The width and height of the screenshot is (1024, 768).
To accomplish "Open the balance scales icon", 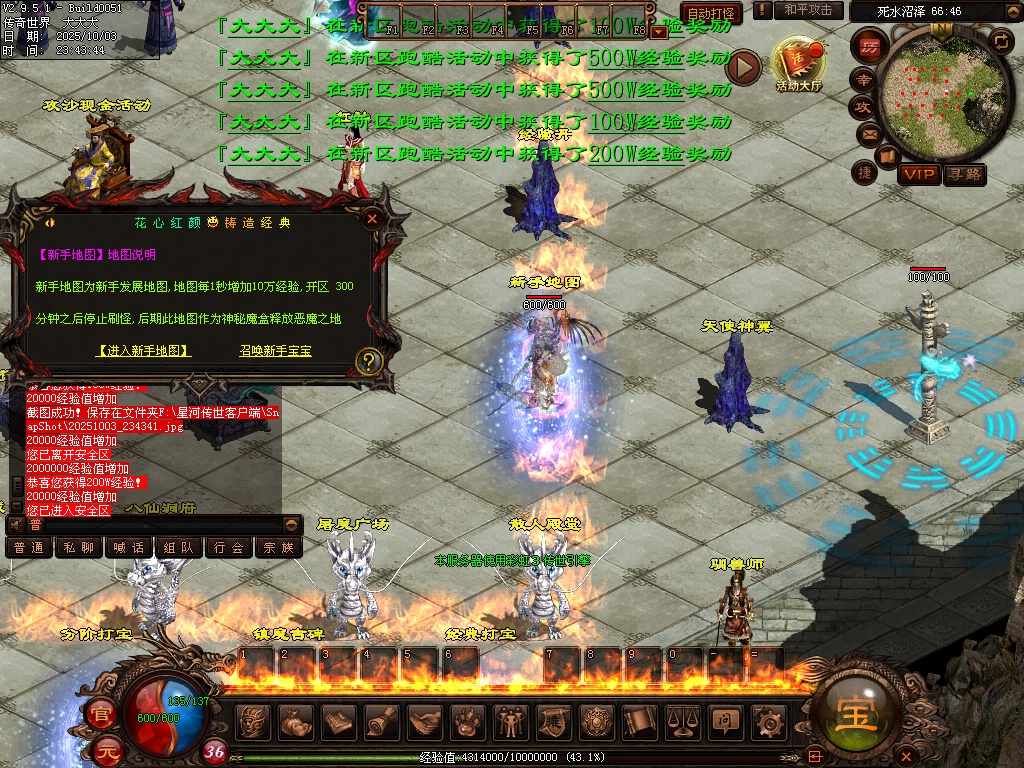I will click(682, 722).
